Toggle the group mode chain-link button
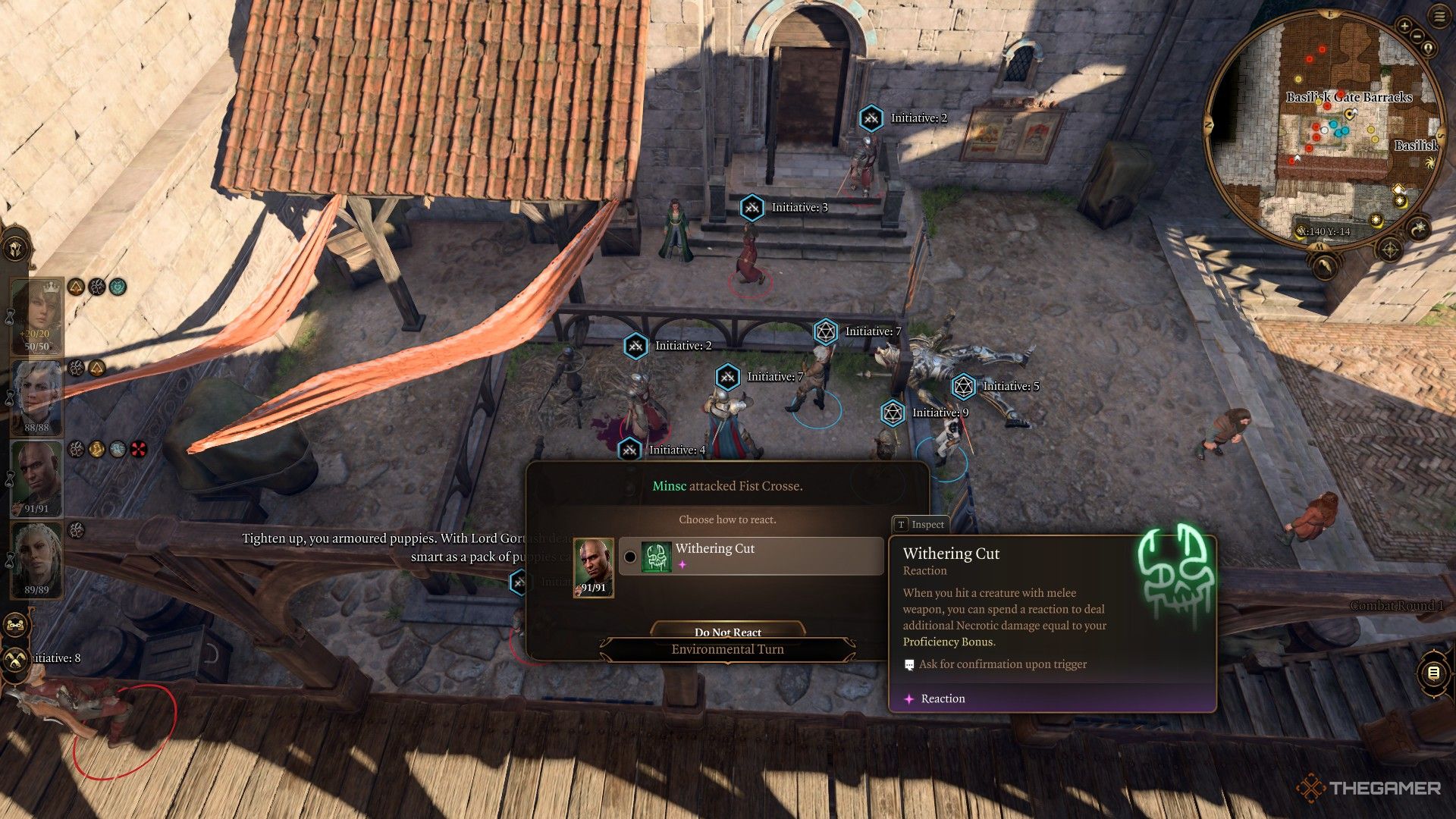This screenshot has height=819, width=1456. [x=15, y=626]
